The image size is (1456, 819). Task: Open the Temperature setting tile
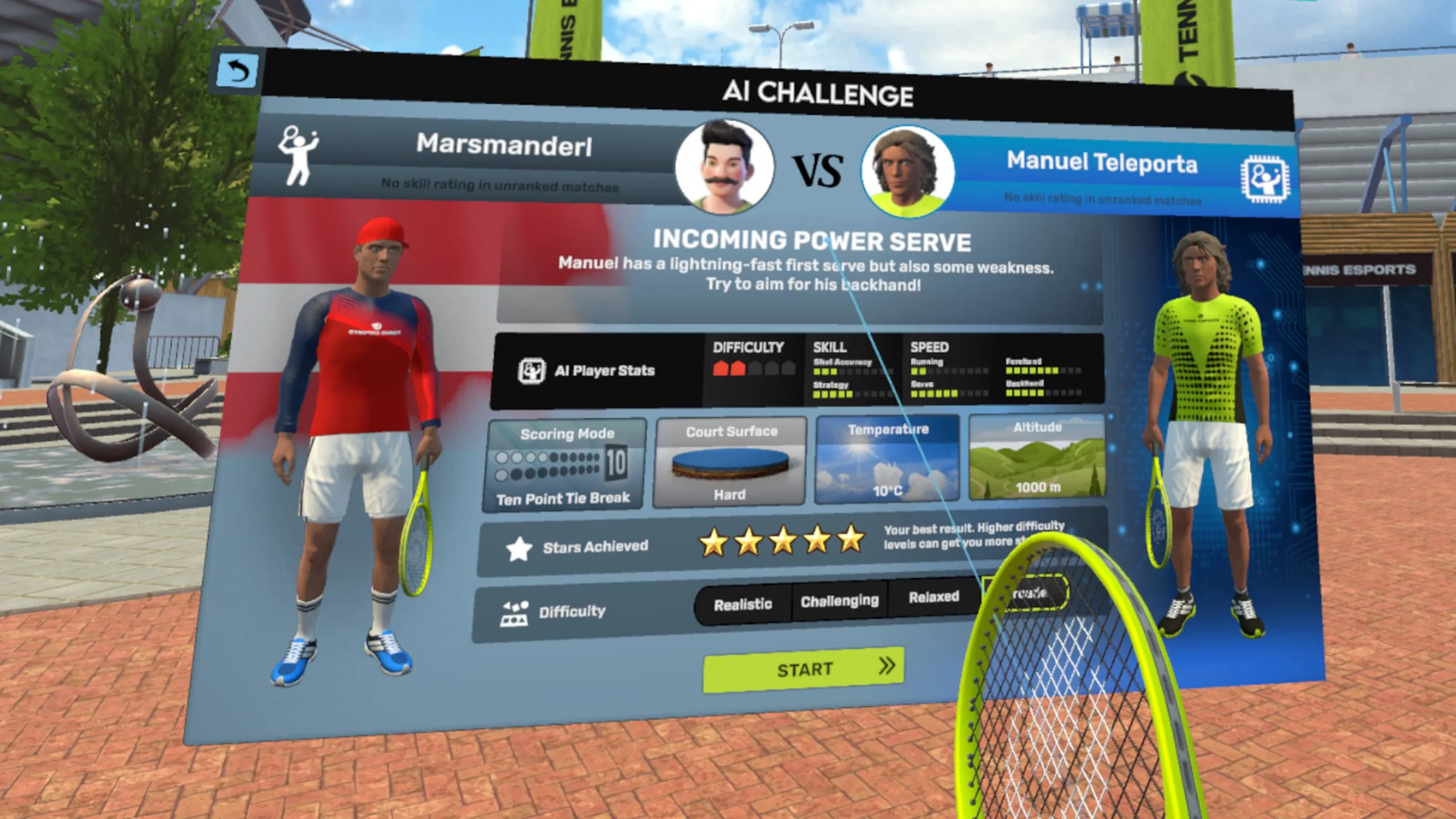887,460
